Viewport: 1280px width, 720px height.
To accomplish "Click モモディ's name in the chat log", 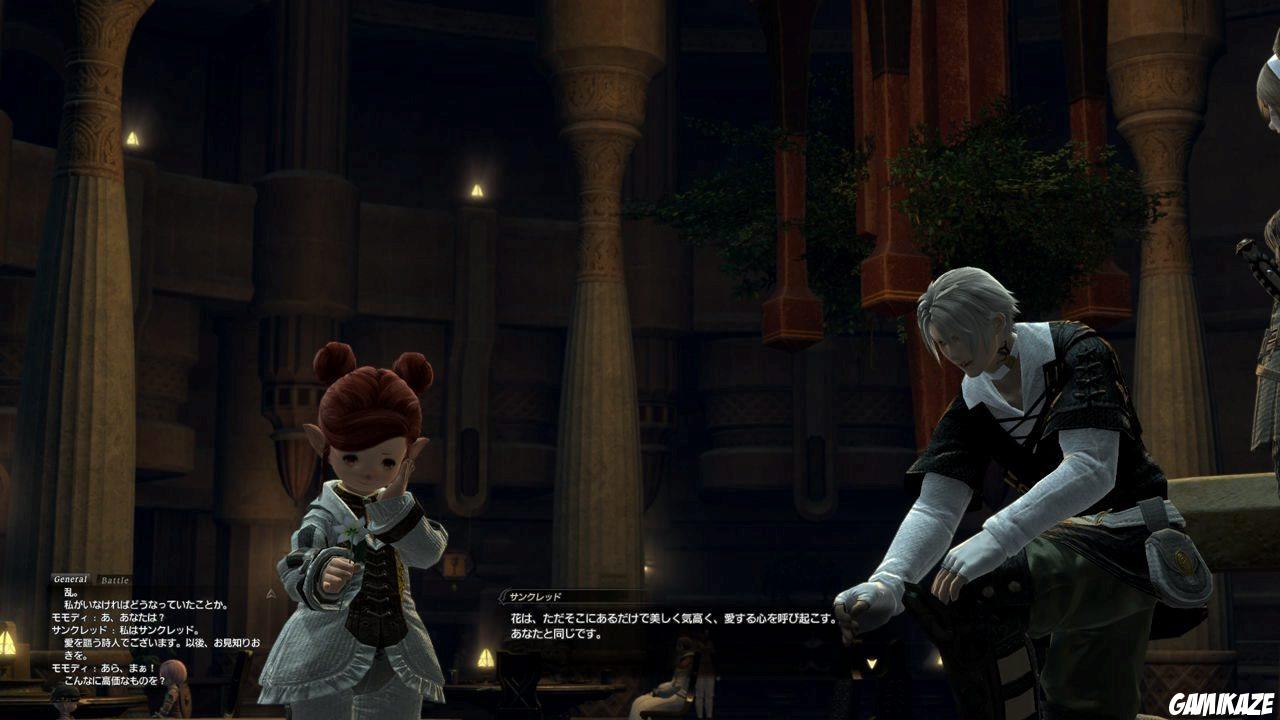I will click(x=68, y=614).
